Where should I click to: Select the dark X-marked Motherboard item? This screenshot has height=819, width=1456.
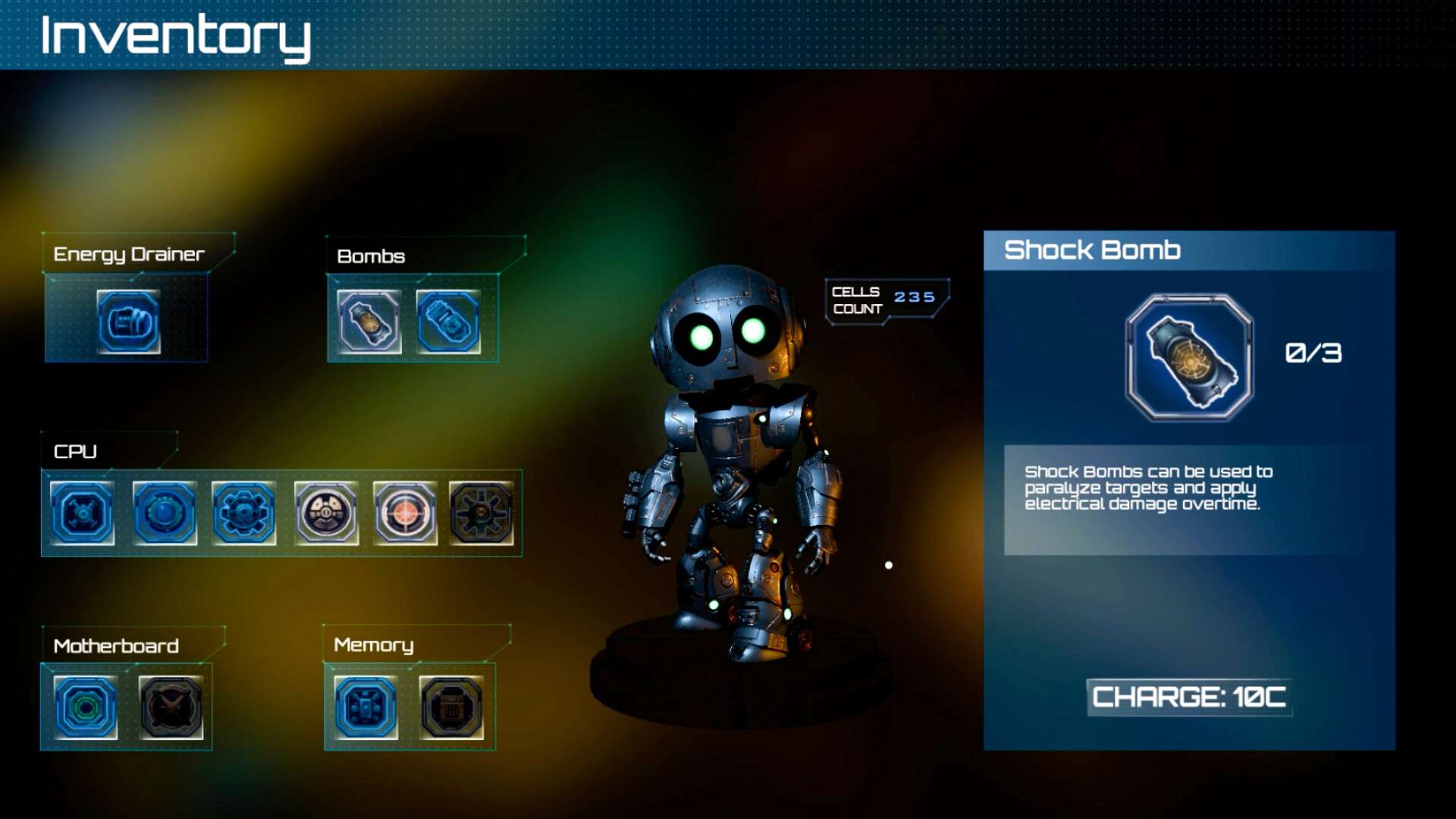(171, 708)
